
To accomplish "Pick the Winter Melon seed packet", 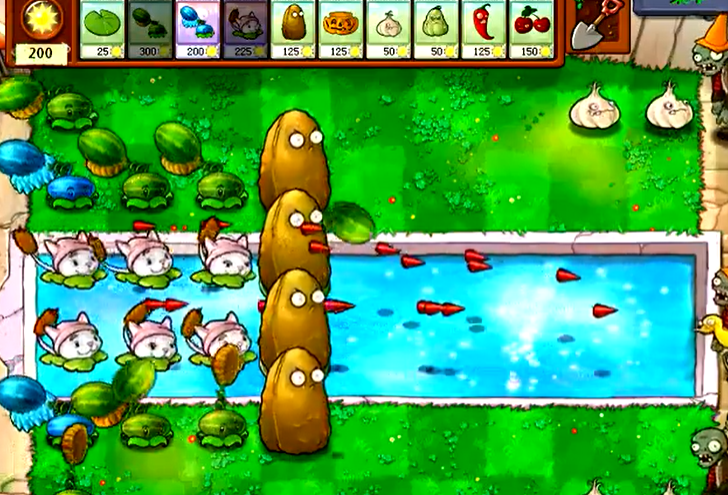I will click(x=198, y=29).
